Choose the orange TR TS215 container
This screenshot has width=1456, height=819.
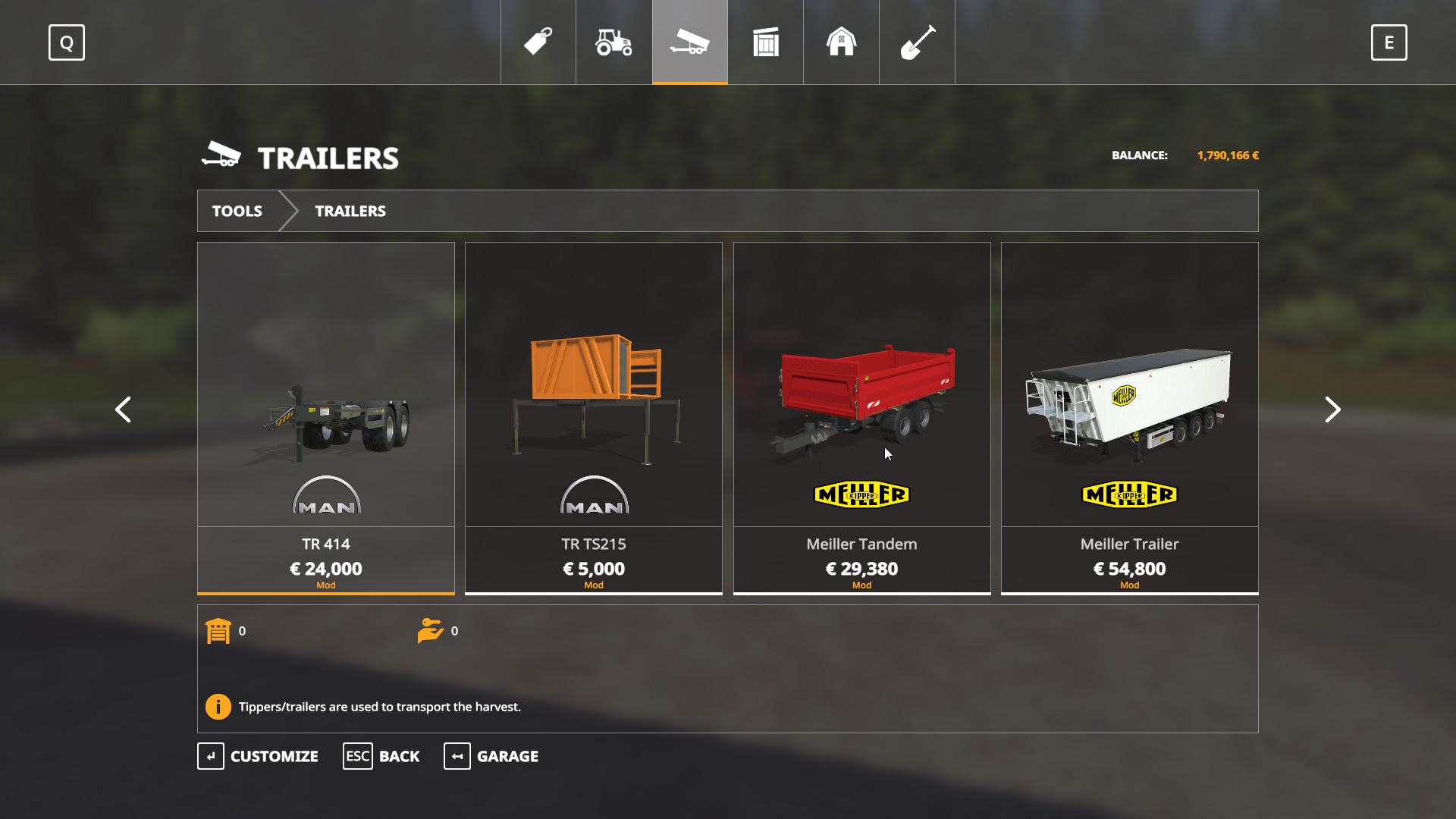click(x=594, y=417)
